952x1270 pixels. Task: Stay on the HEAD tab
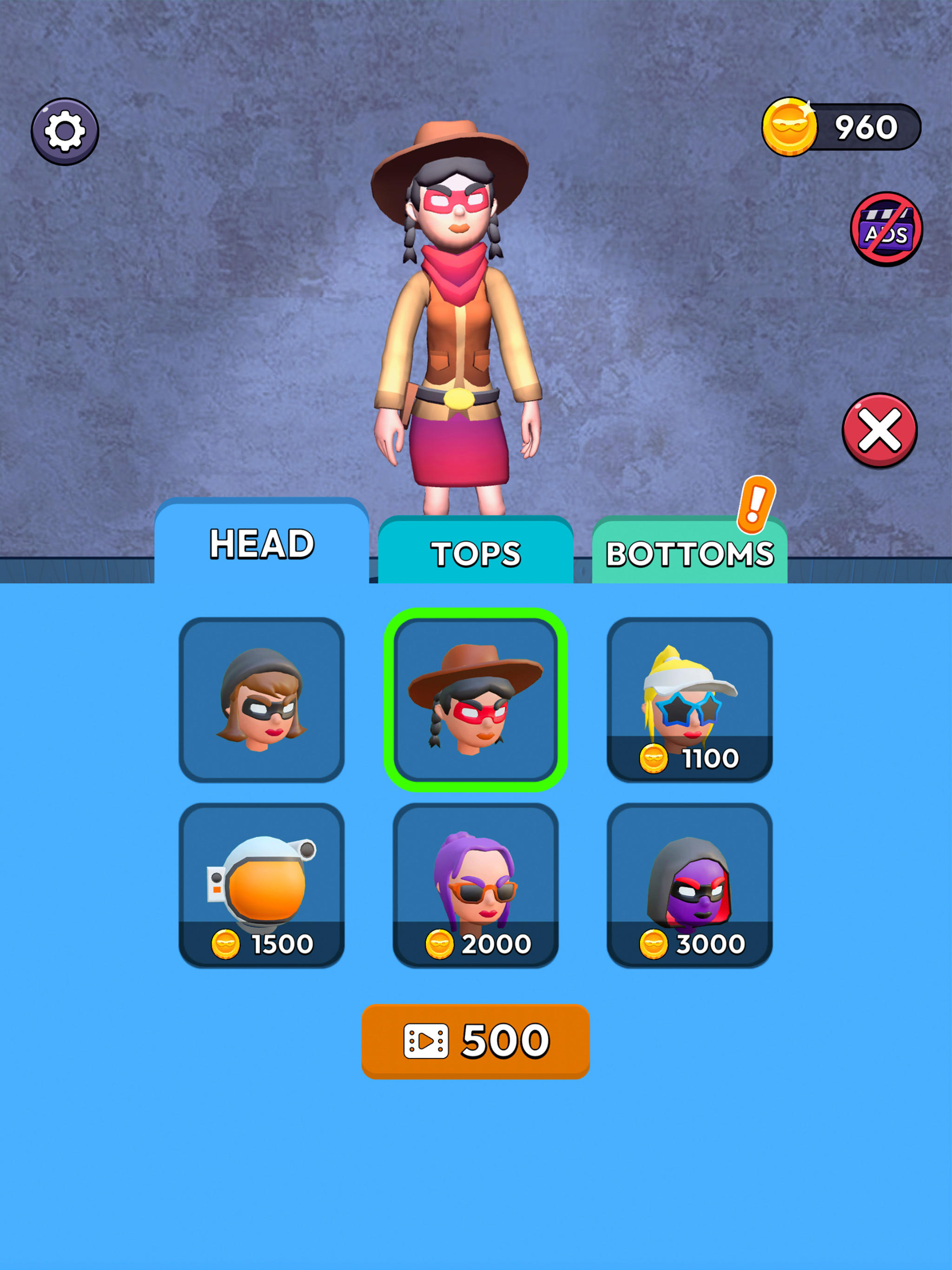(x=263, y=542)
